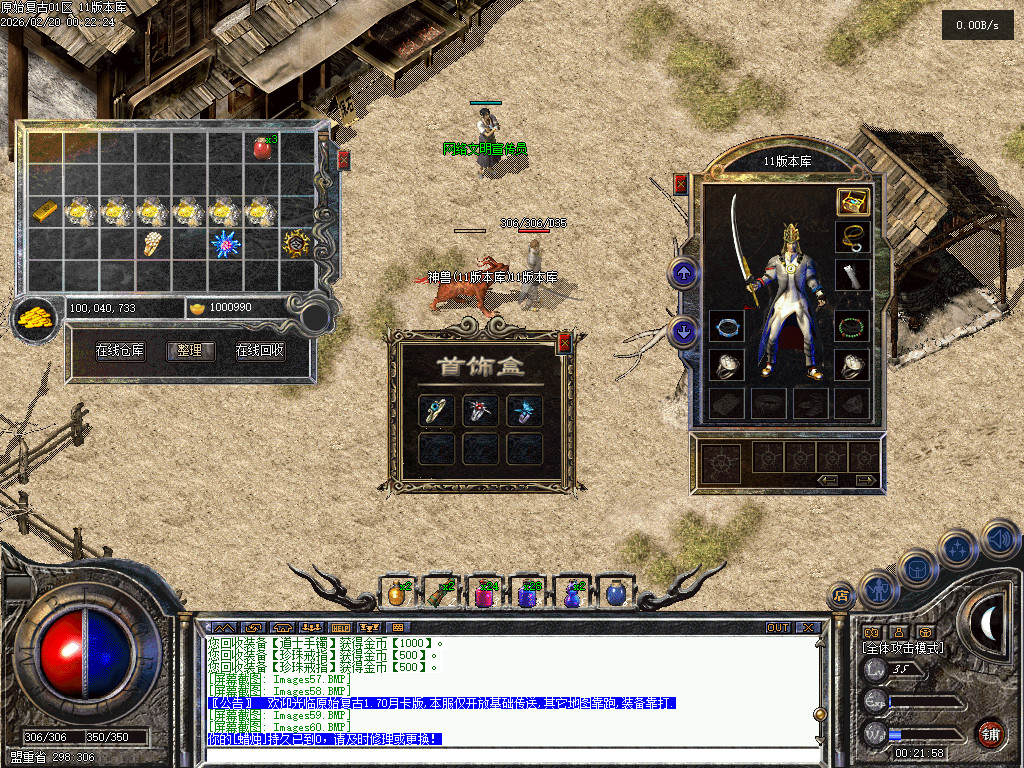Open the treasure chest icon in equipment panel

coord(852,202)
